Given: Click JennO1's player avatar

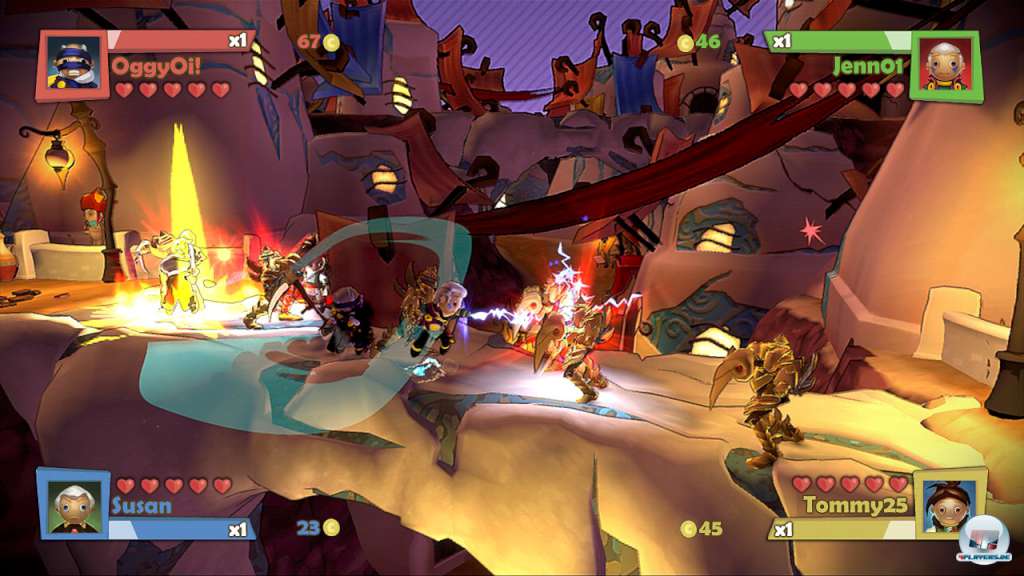Looking at the screenshot, I should coord(946,66).
